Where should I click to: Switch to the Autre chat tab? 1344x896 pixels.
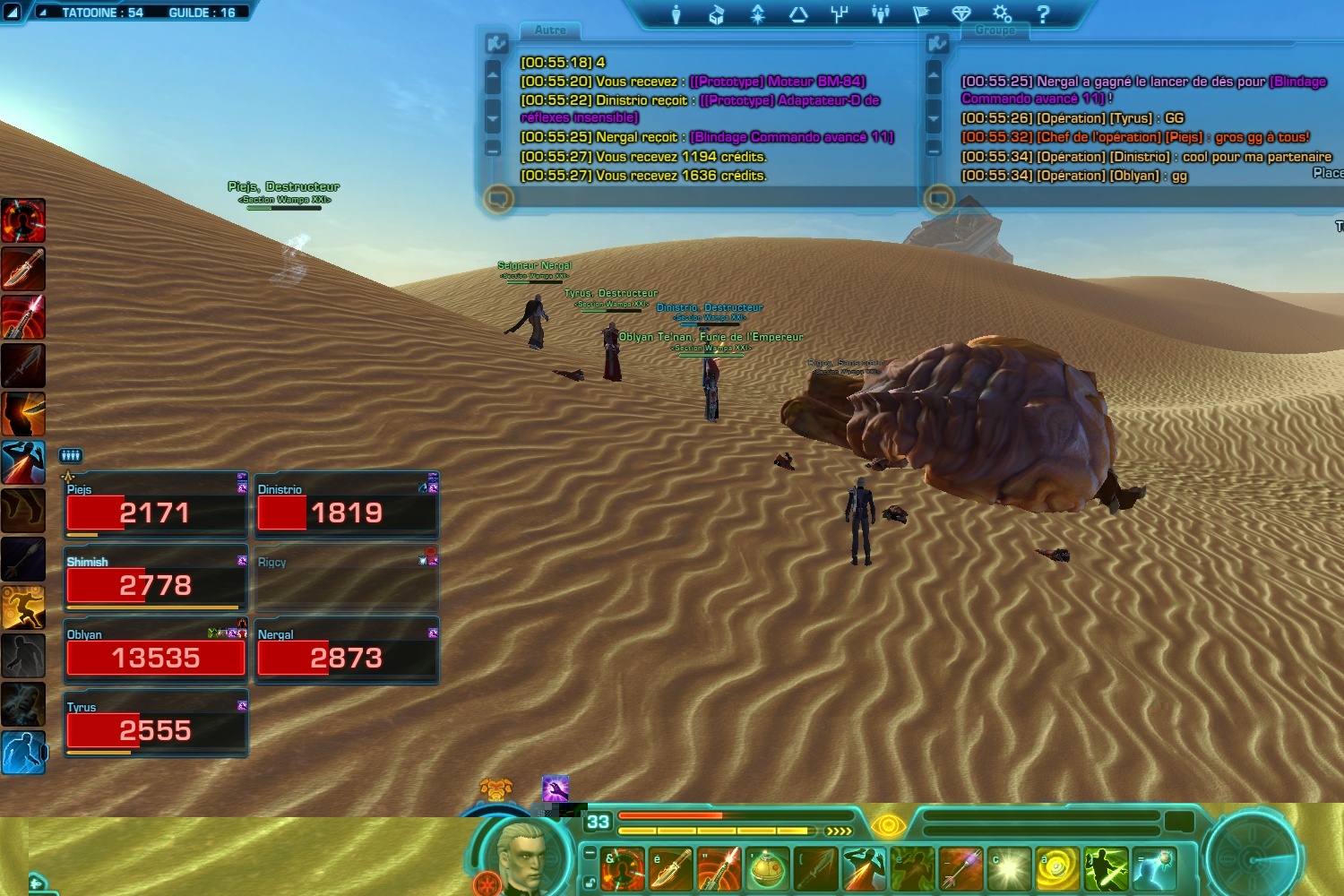pyautogui.click(x=550, y=30)
